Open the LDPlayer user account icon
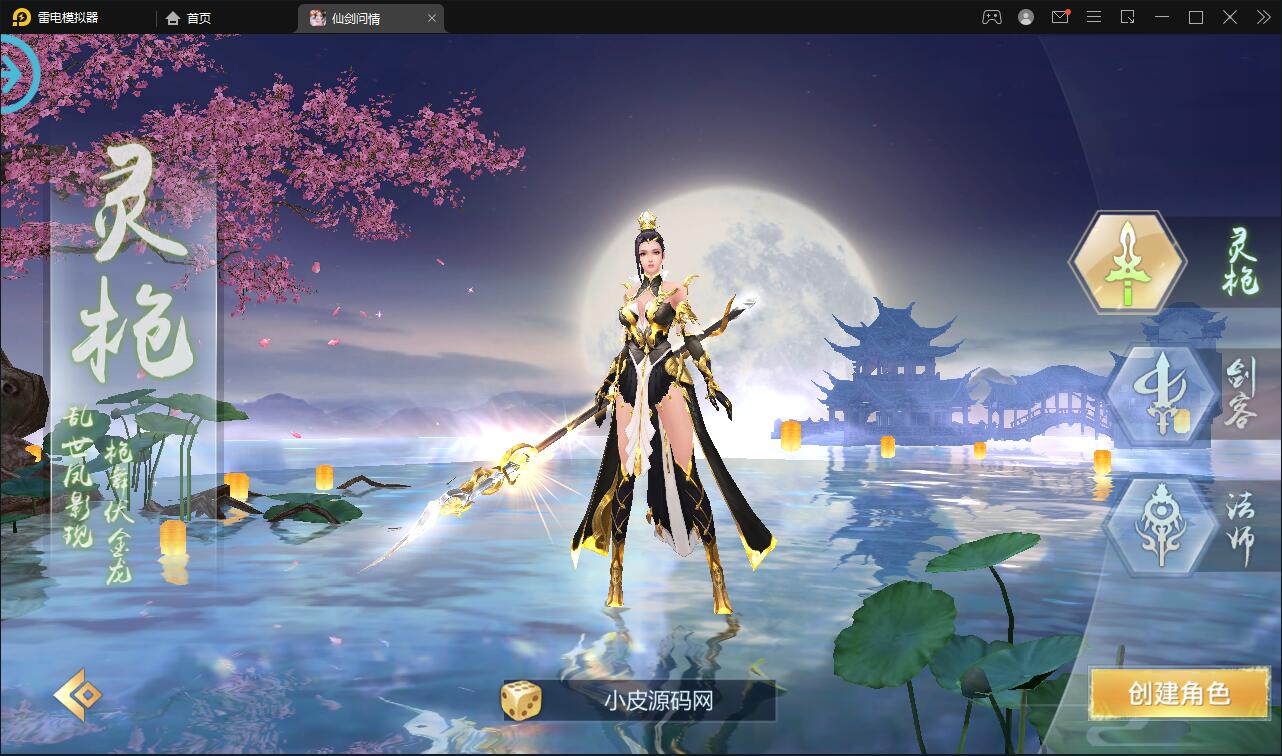Viewport: 1282px width, 756px height. 1026,17
